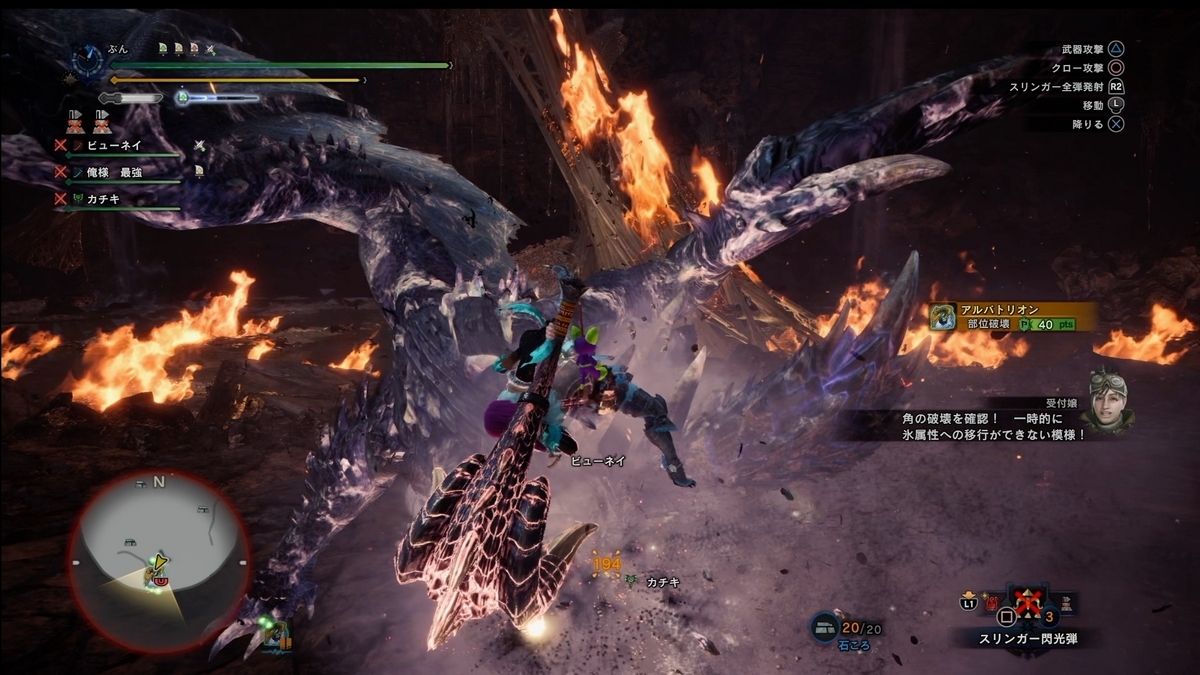Image resolution: width=1200 pixels, height=675 pixels.
Task: Open the circular minimap
Action: coord(158,559)
